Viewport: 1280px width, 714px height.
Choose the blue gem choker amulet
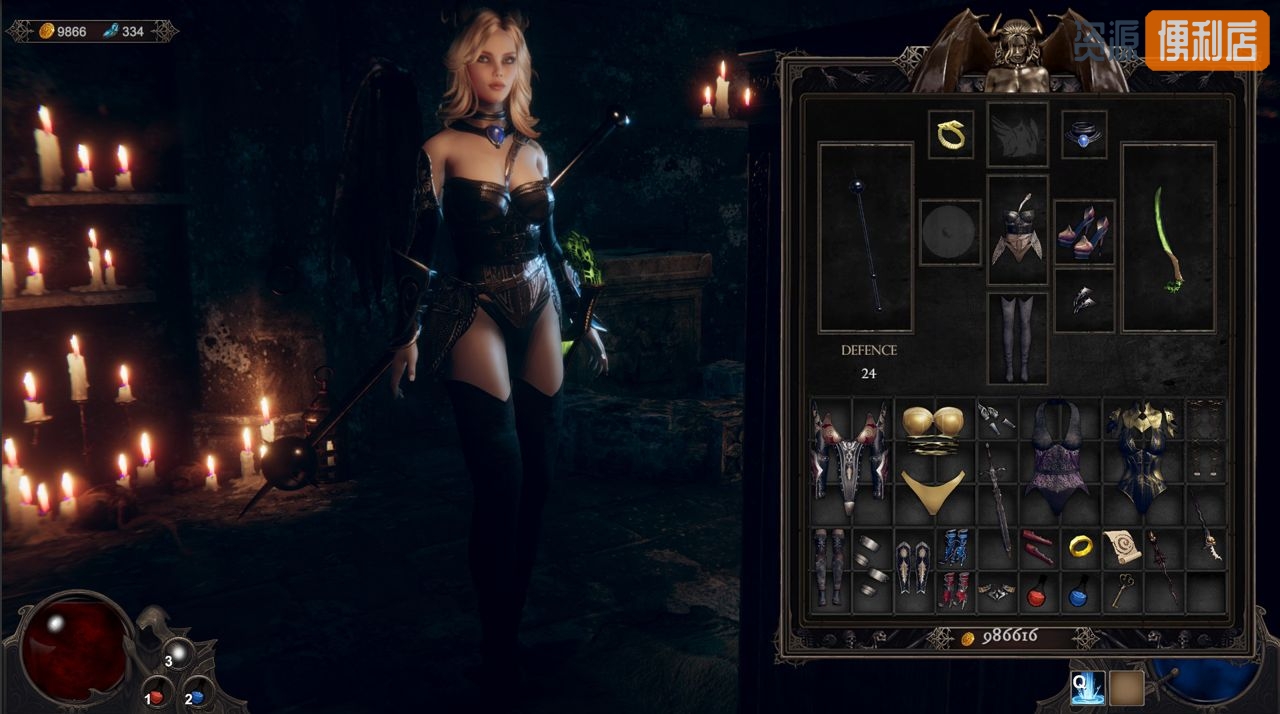click(x=1083, y=134)
